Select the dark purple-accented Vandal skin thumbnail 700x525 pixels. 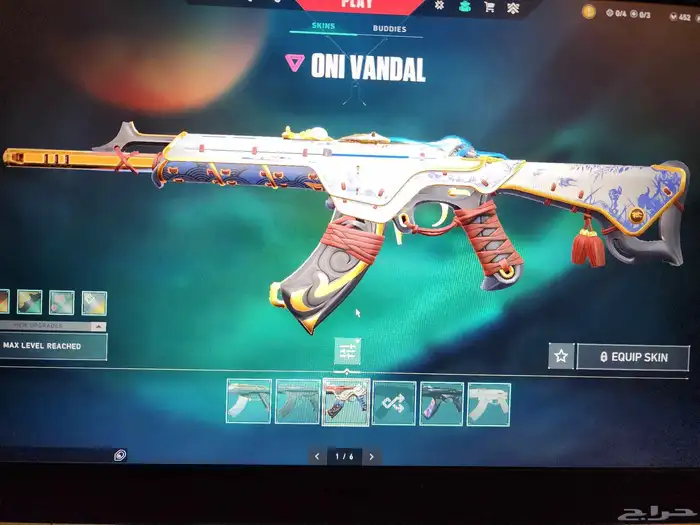coord(441,403)
